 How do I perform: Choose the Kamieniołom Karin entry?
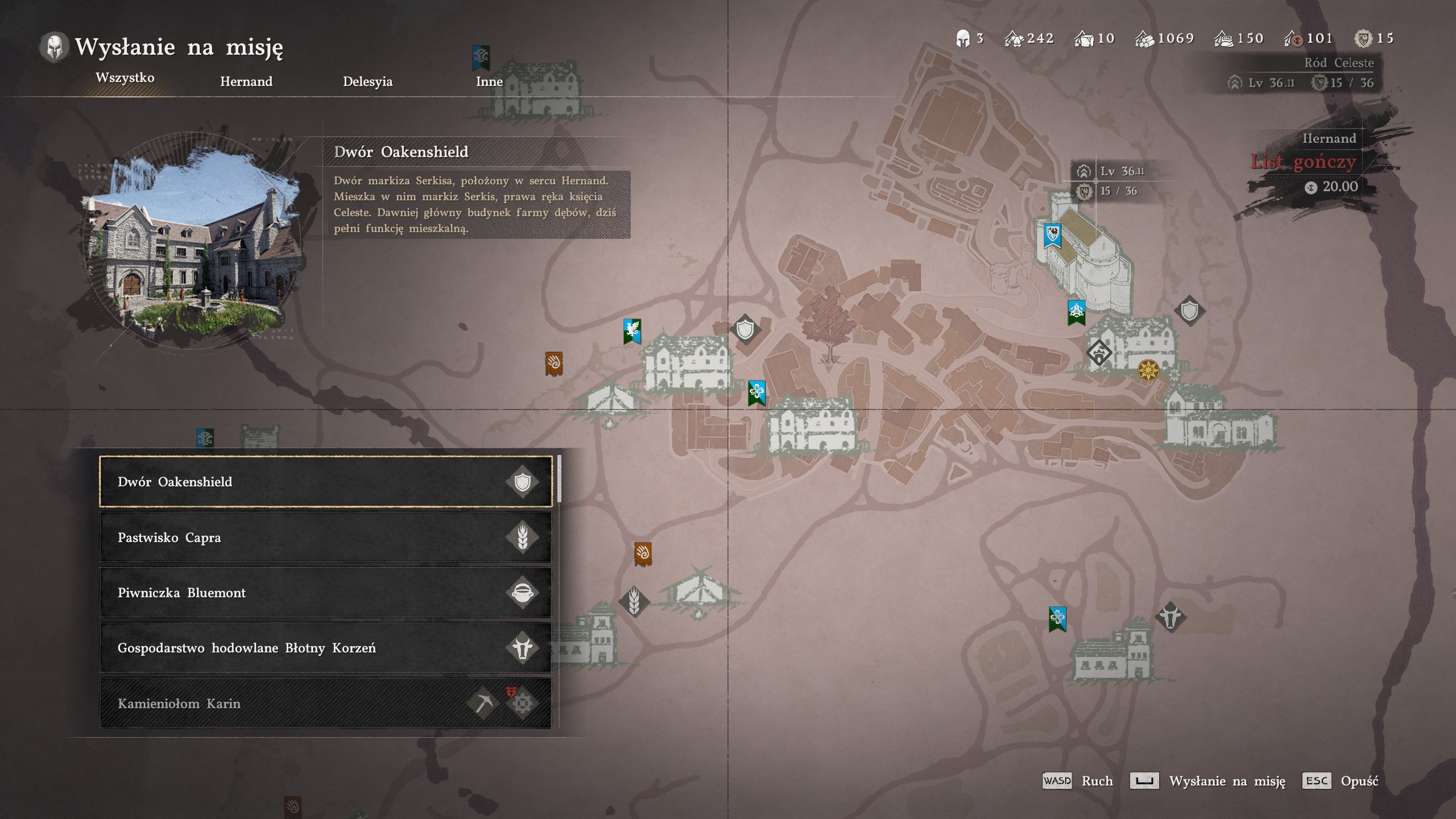click(x=325, y=704)
